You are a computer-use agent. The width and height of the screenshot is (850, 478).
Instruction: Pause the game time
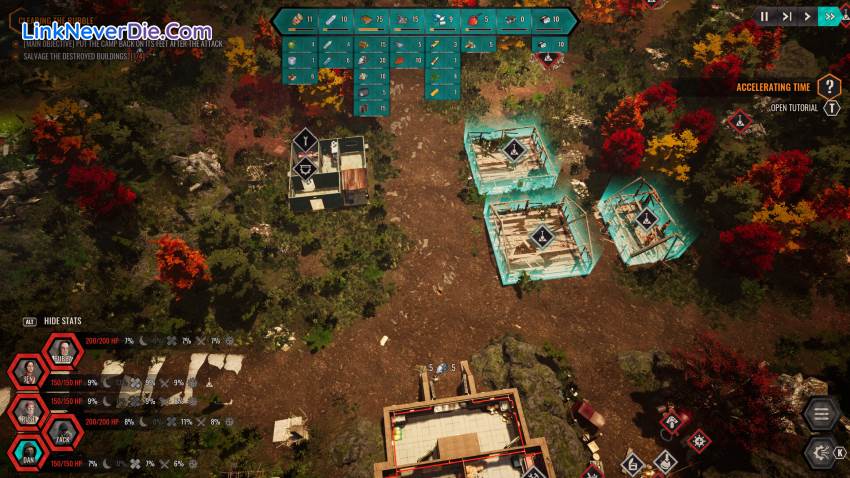[x=765, y=16]
